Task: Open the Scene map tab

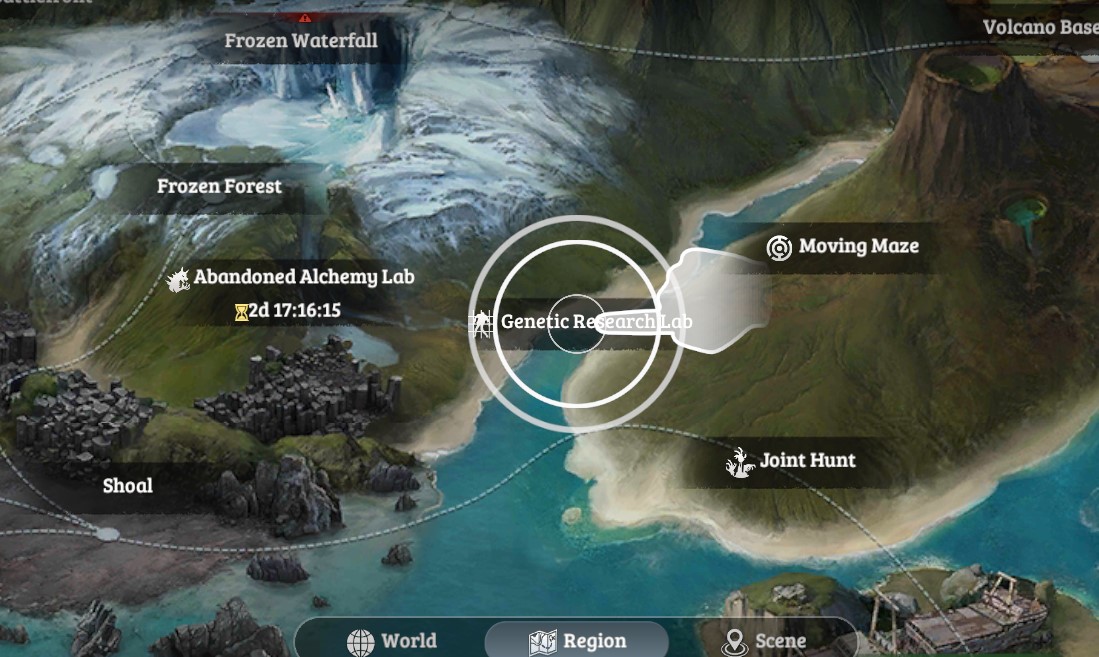Action: 765,641
